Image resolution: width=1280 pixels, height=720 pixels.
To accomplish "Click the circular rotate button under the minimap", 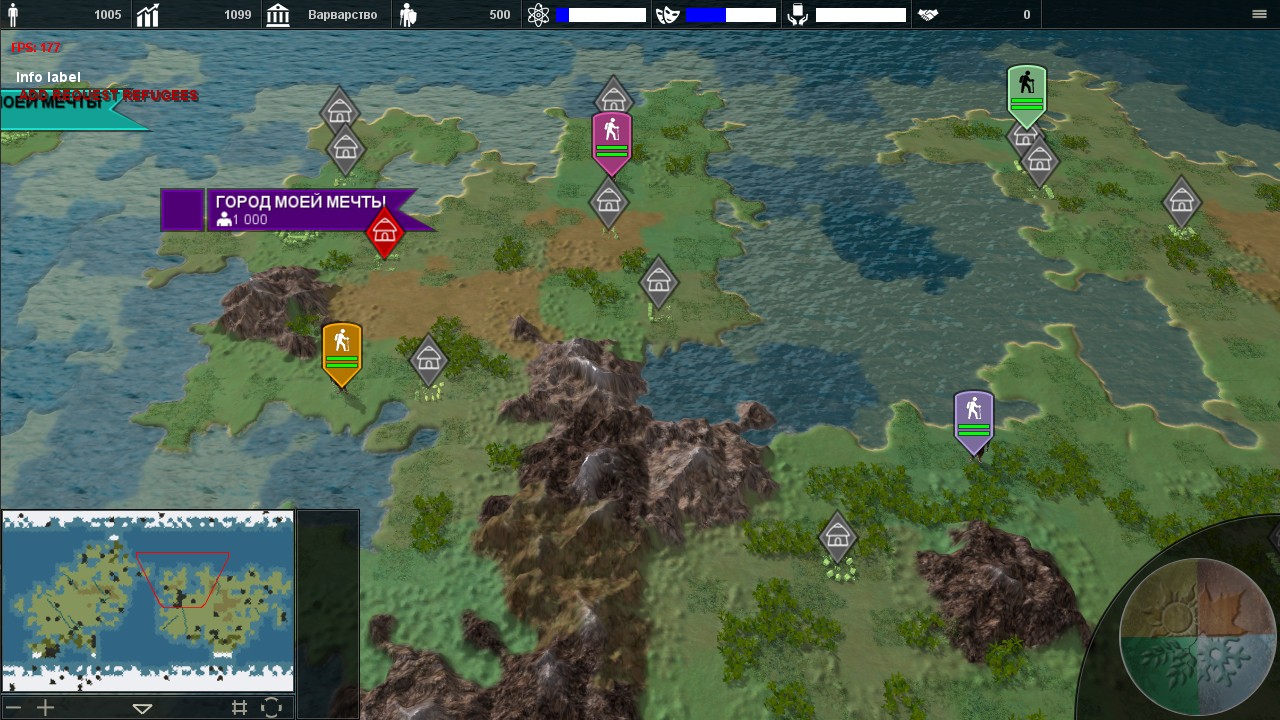I will pyautogui.click(x=271, y=708).
